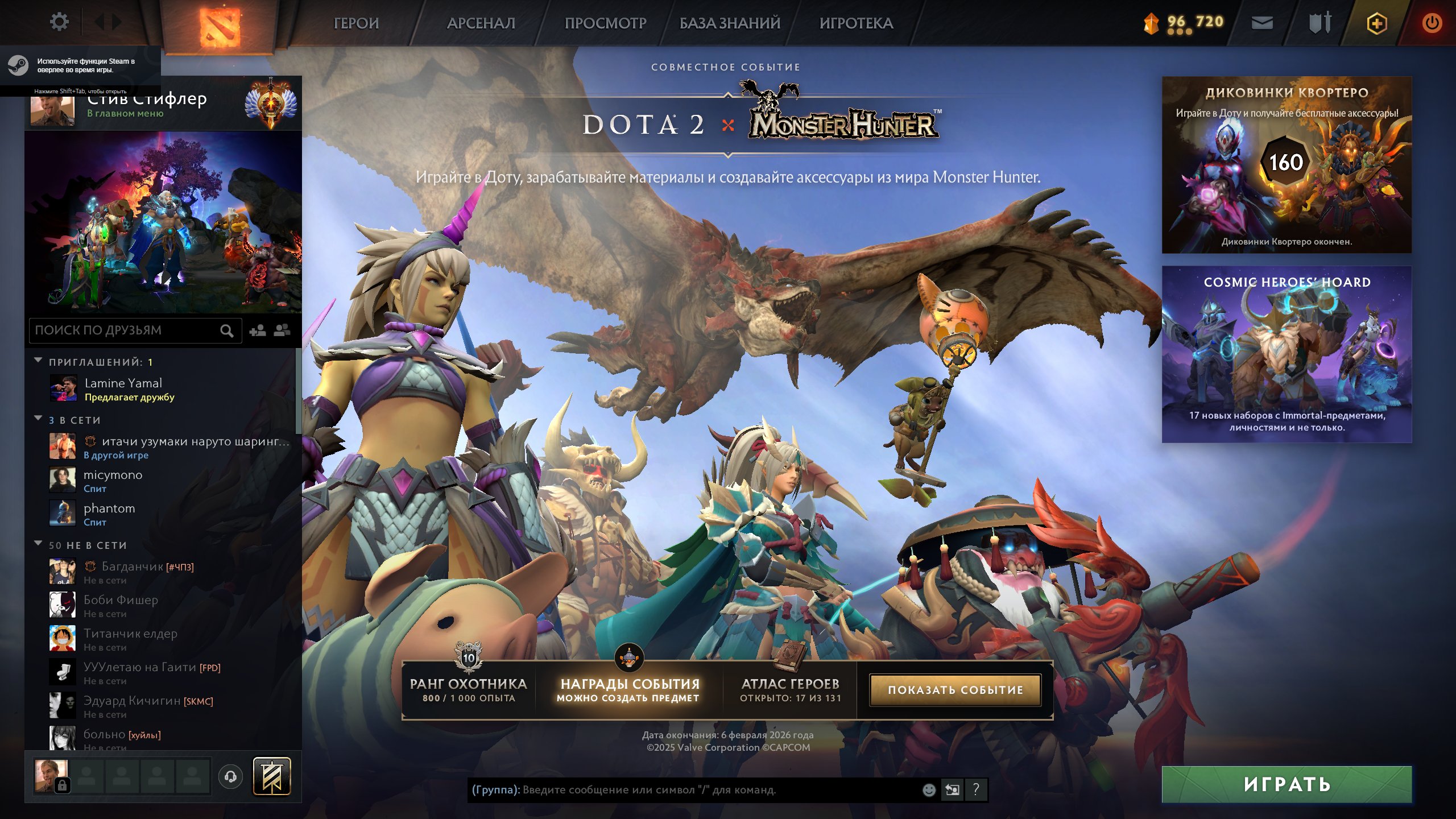
Task: Open the settings gear icon
Action: coord(59,21)
